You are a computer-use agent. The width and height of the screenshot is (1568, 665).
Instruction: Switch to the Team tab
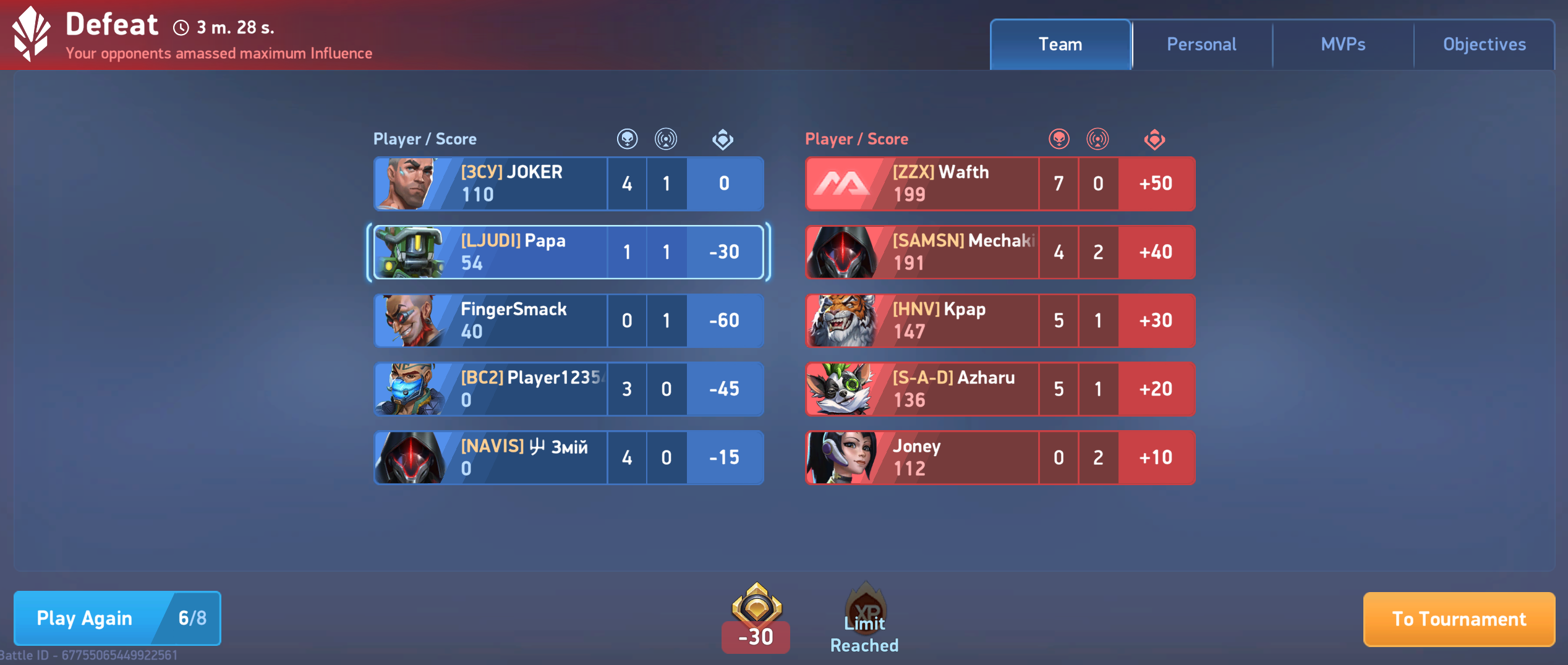tap(1060, 44)
